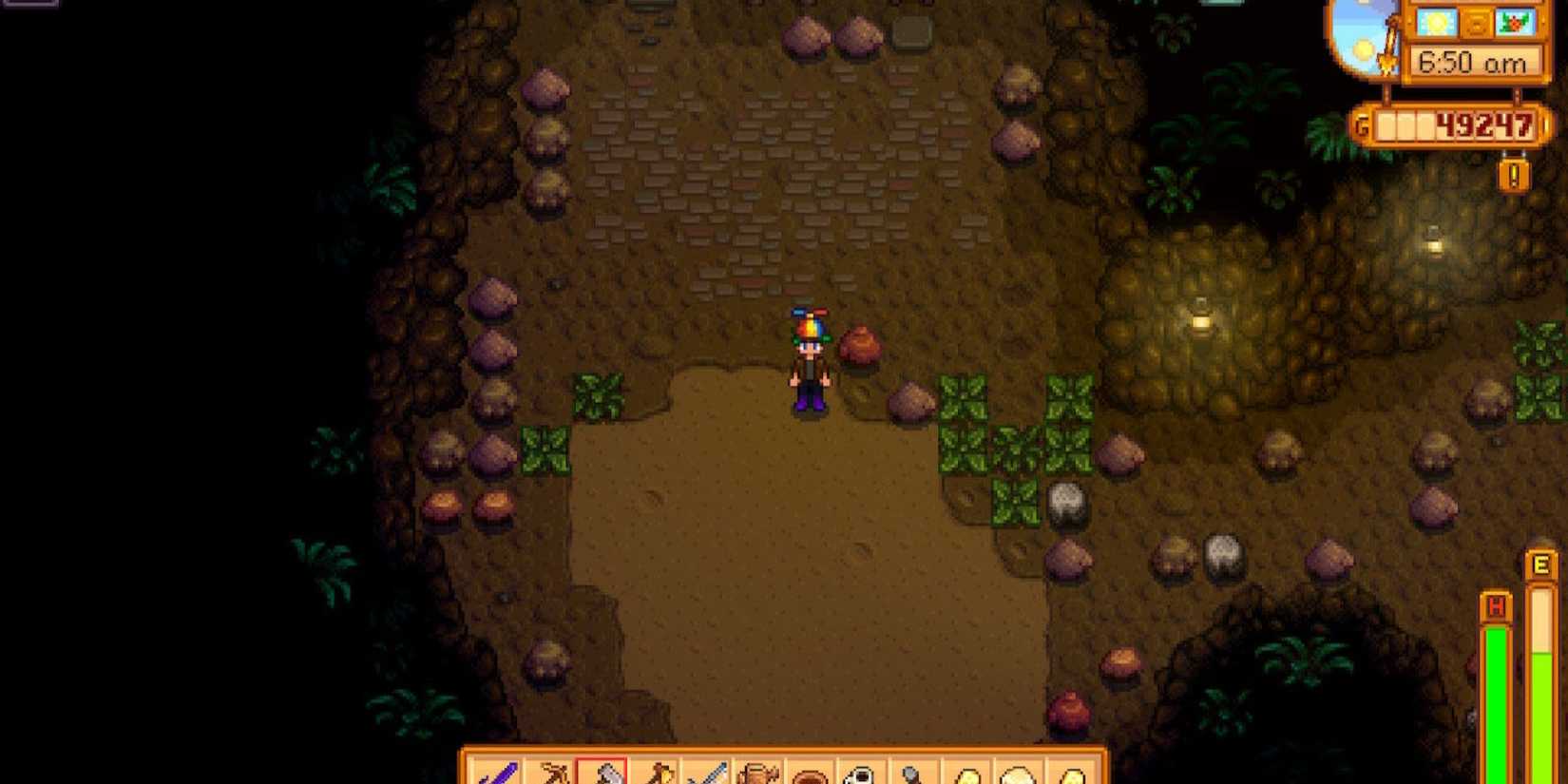Open the quest journal exclamation icon
Screen dimensions: 1568x784
tap(1514, 175)
